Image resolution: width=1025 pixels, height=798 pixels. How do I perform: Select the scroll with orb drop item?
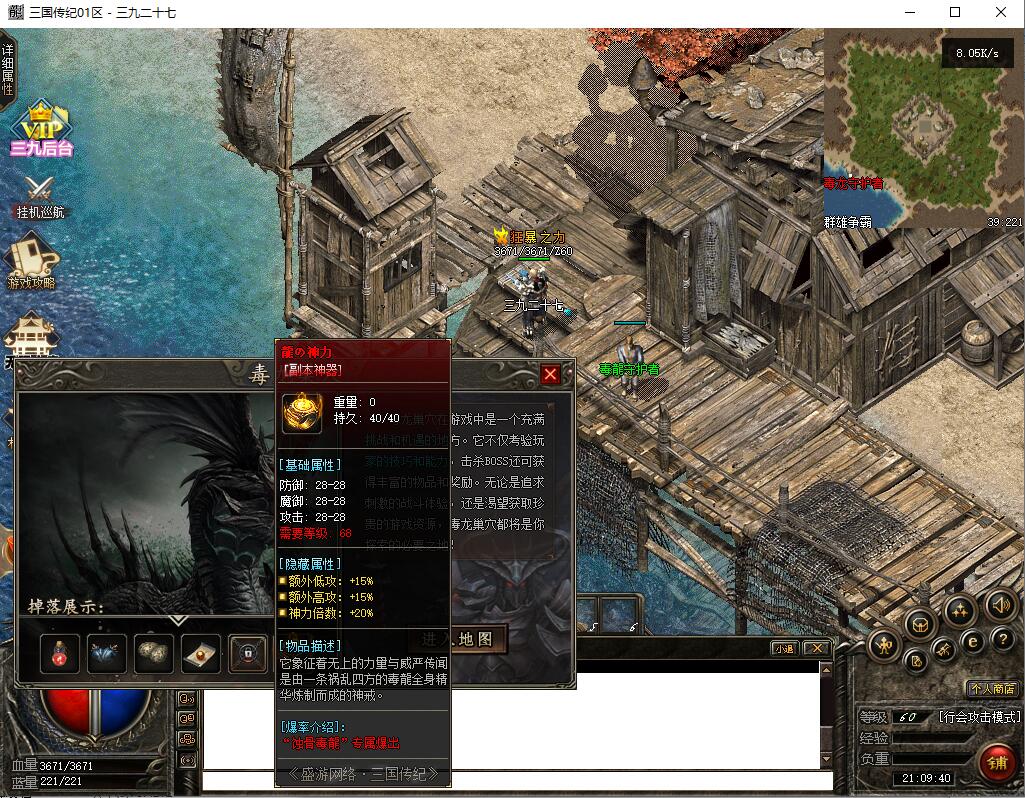200,653
